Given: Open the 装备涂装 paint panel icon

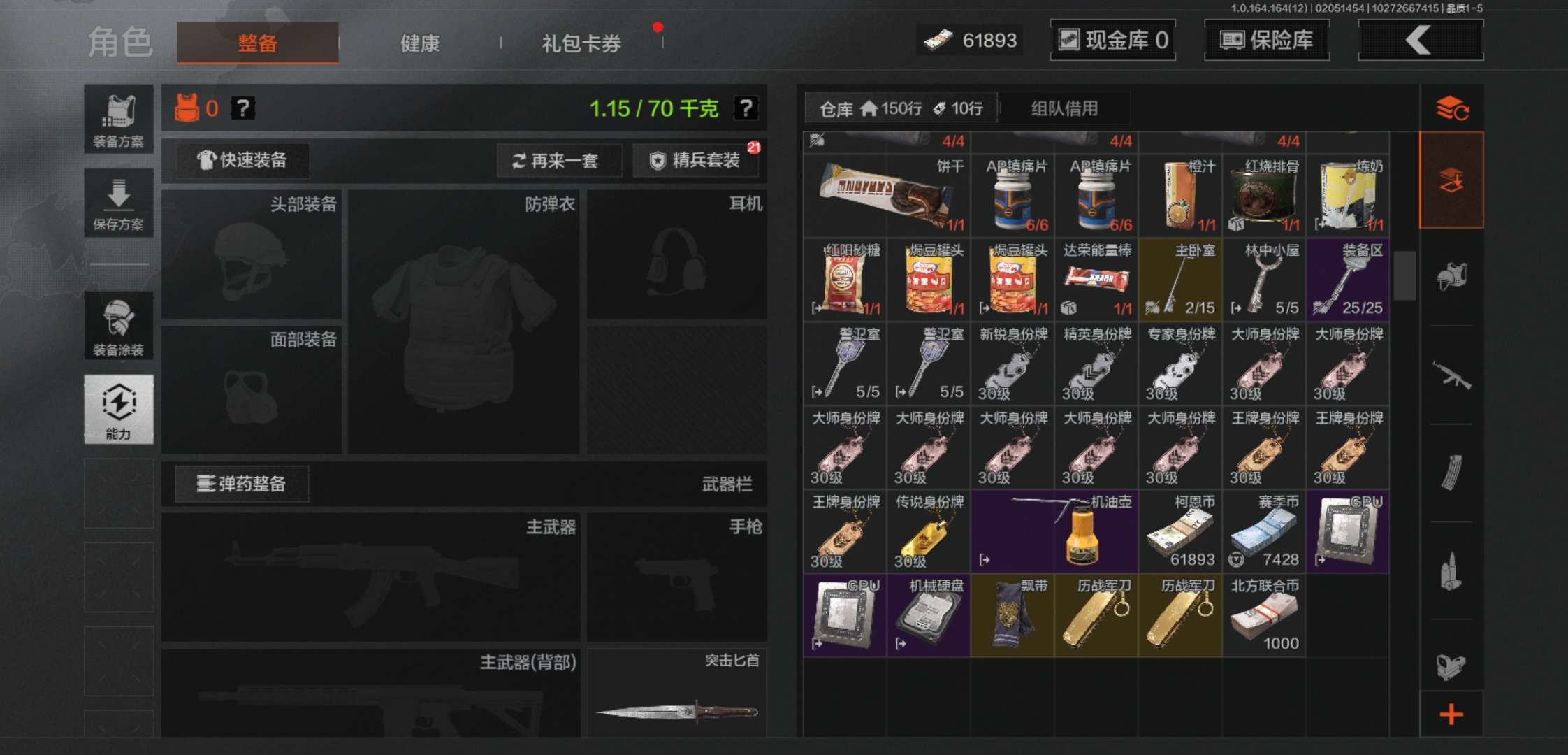Looking at the screenshot, I should pyautogui.click(x=119, y=325).
